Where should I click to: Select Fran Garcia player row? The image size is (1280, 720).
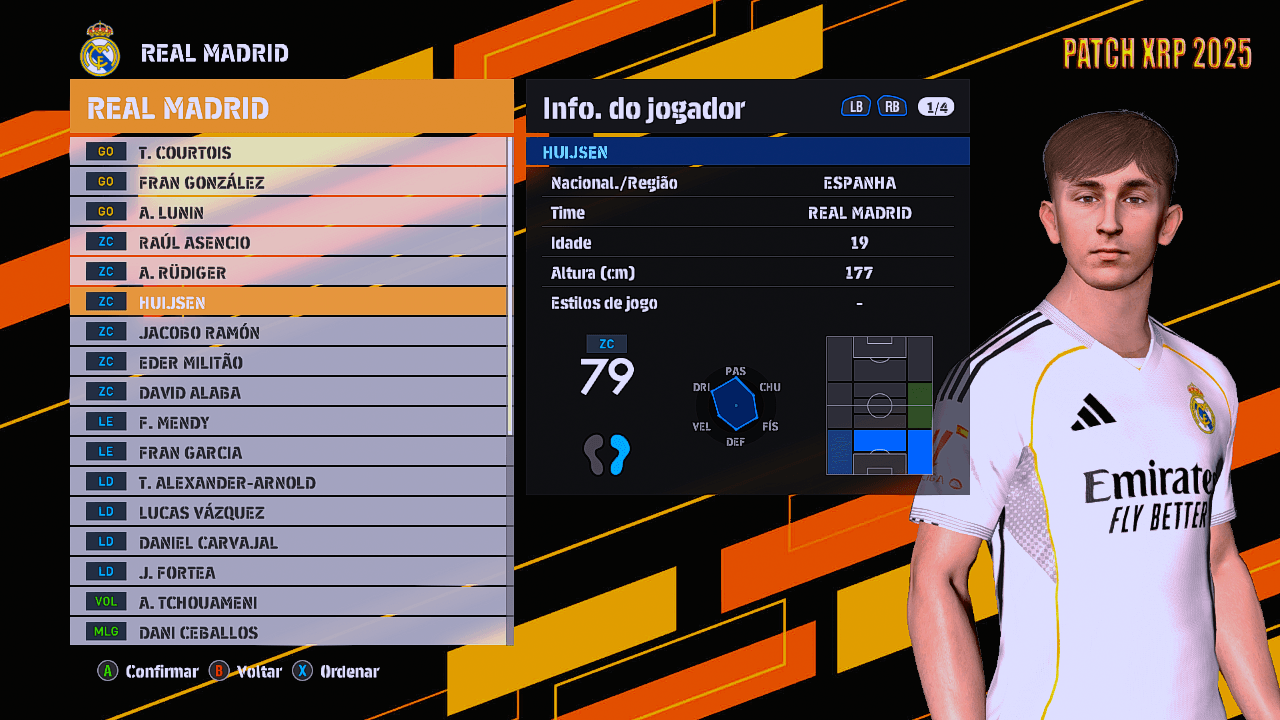(x=288, y=452)
